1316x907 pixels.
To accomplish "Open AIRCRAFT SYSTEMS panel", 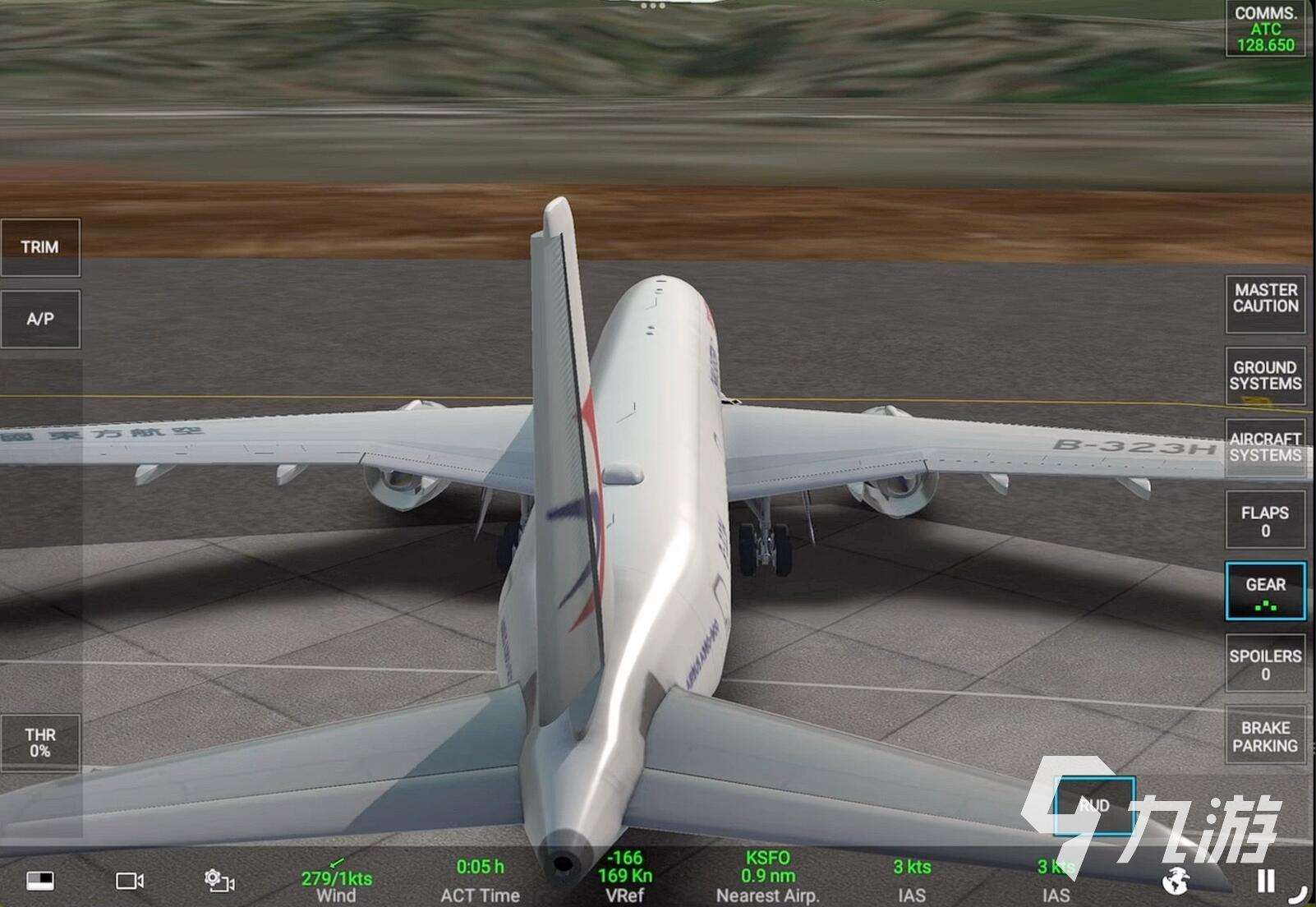I will pos(1265,448).
